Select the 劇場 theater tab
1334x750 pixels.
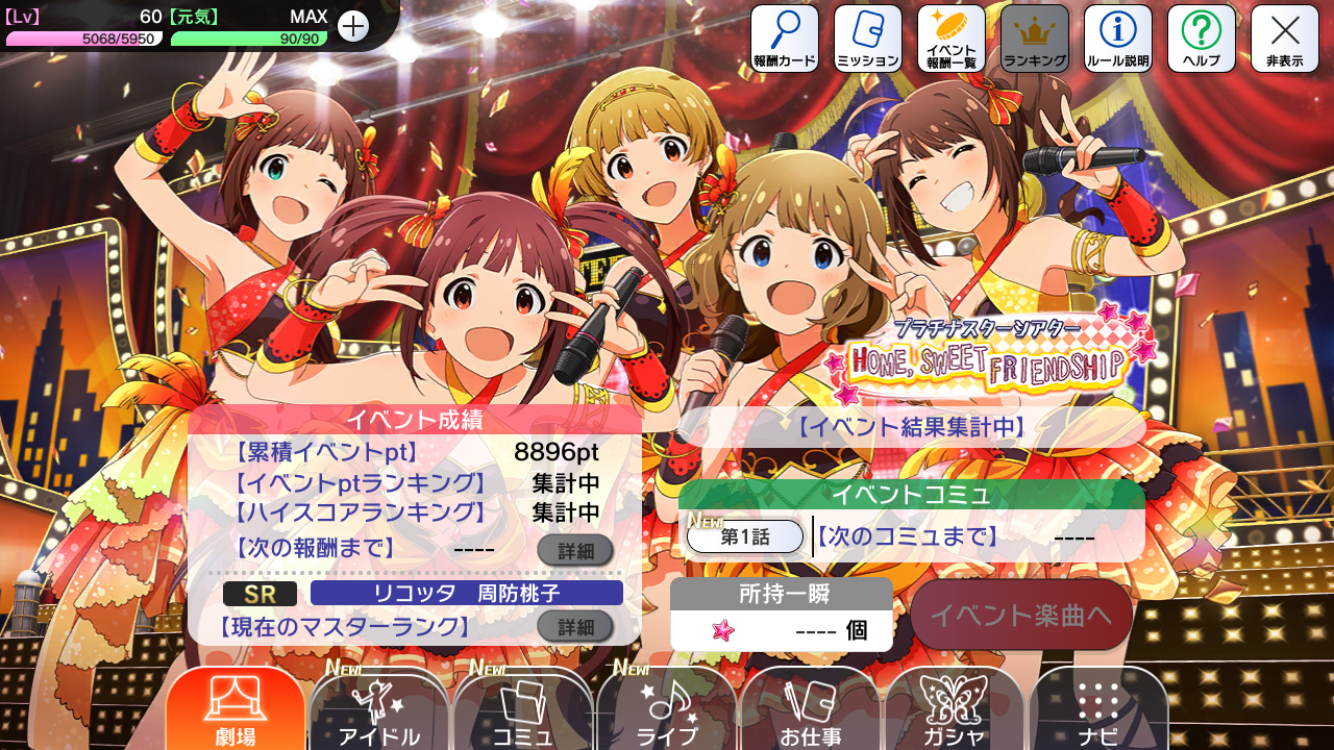236,710
